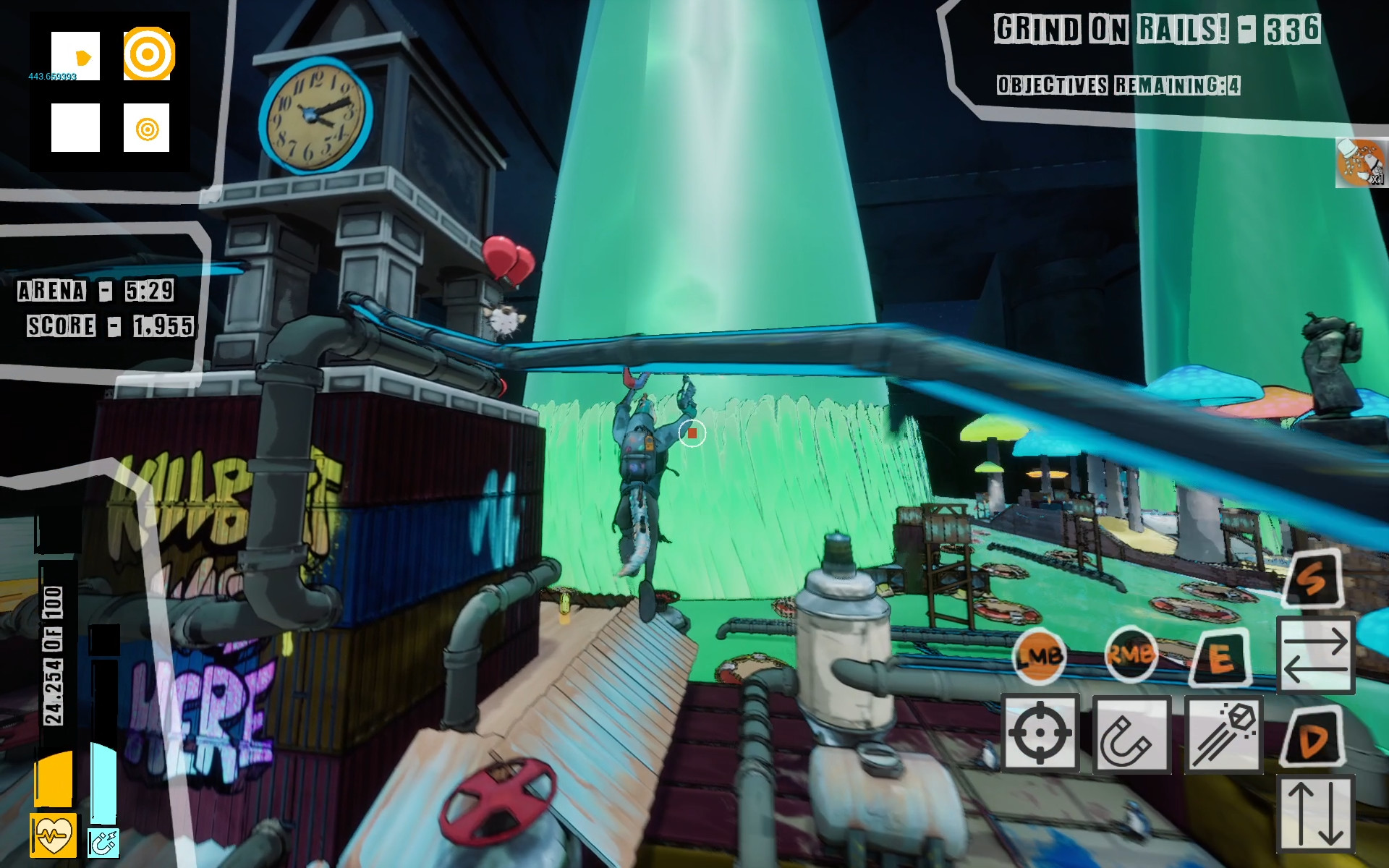The width and height of the screenshot is (1389, 868).
Task: Toggle the RMB binding indicator
Action: pos(1131,657)
